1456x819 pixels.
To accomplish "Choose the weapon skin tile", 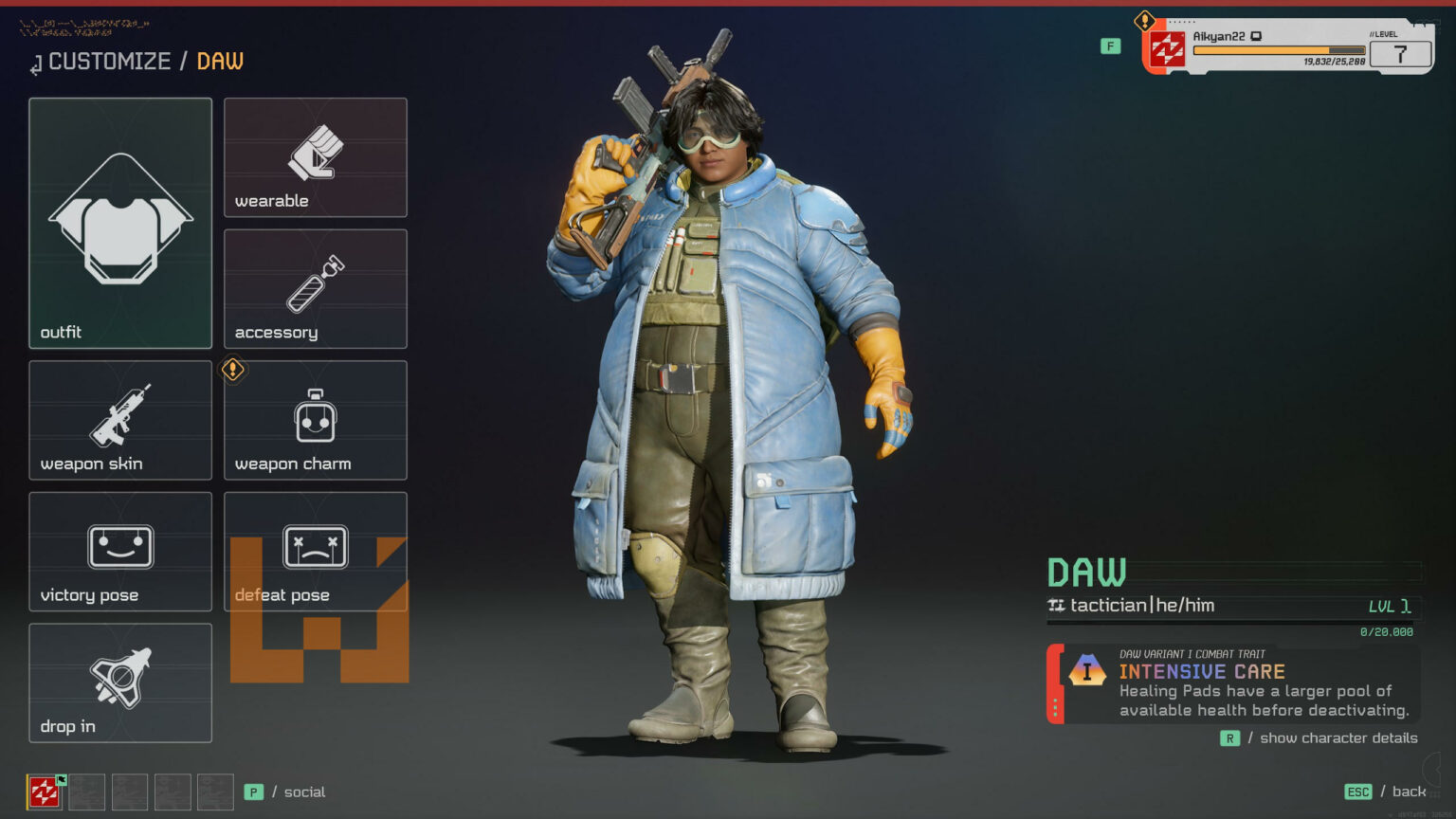I will [x=120, y=420].
